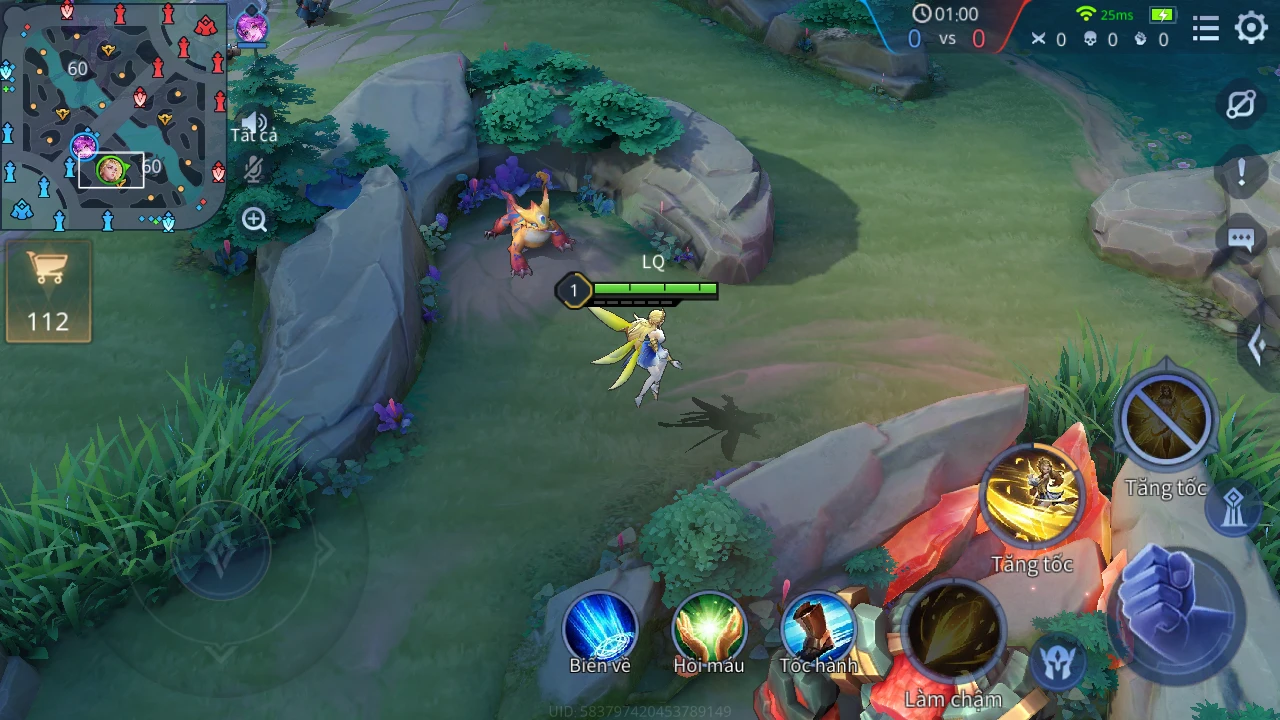1280x720 pixels.
Task: Toggle the muted microphone icon
Action: point(254,170)
